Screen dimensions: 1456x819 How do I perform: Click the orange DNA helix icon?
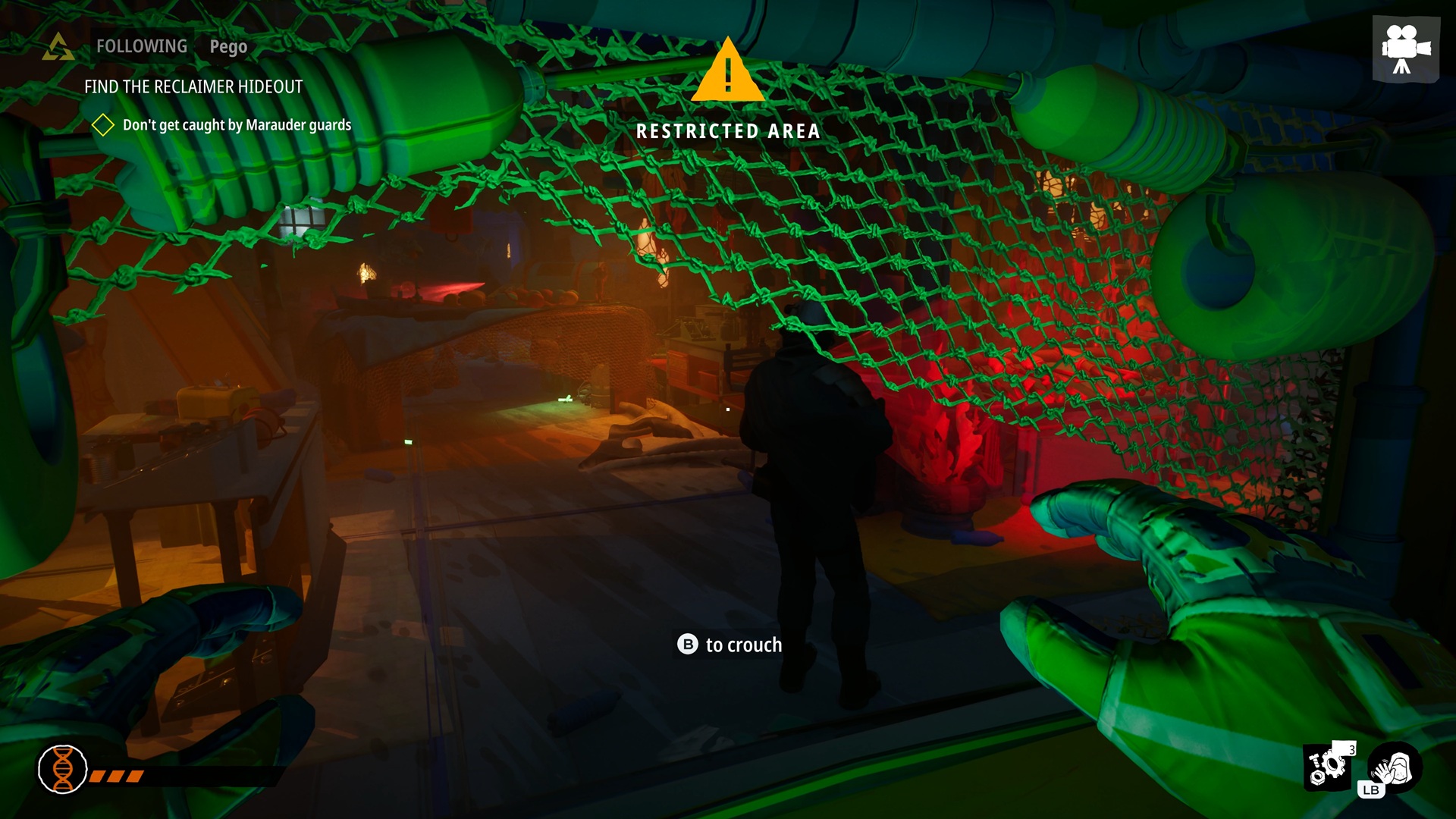tap(63, 769)
